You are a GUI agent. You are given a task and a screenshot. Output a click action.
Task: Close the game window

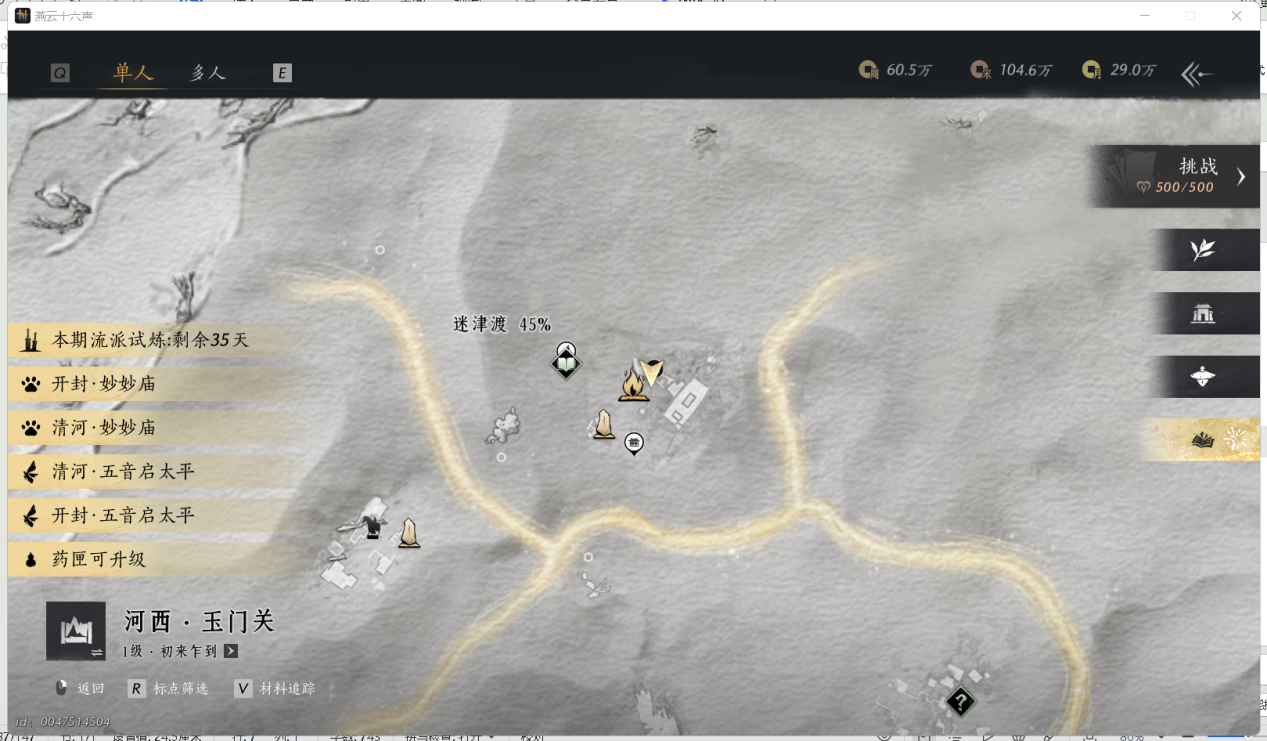[x=1237, y=16]
